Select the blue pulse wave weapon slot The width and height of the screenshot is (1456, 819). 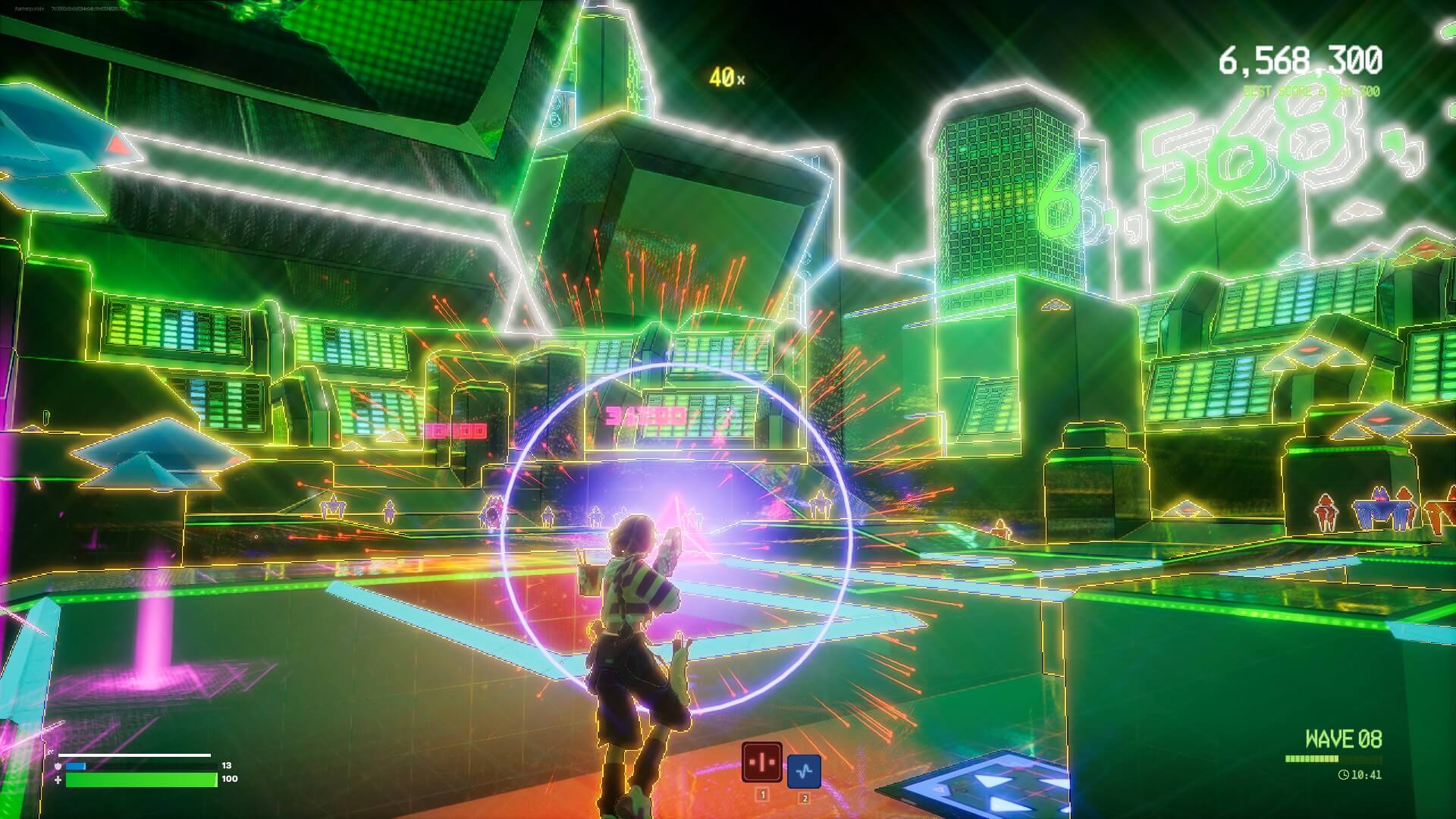[804, 771]
